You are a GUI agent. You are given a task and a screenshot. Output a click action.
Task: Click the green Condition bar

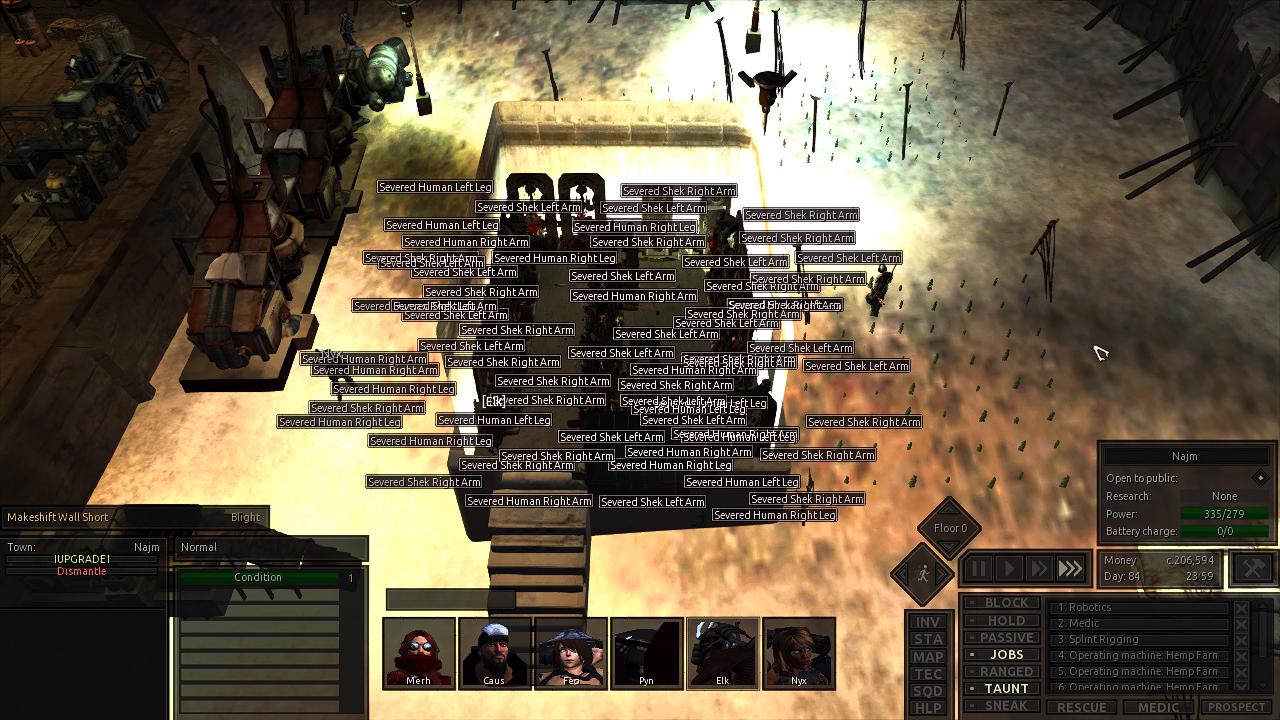click(258, 577)
